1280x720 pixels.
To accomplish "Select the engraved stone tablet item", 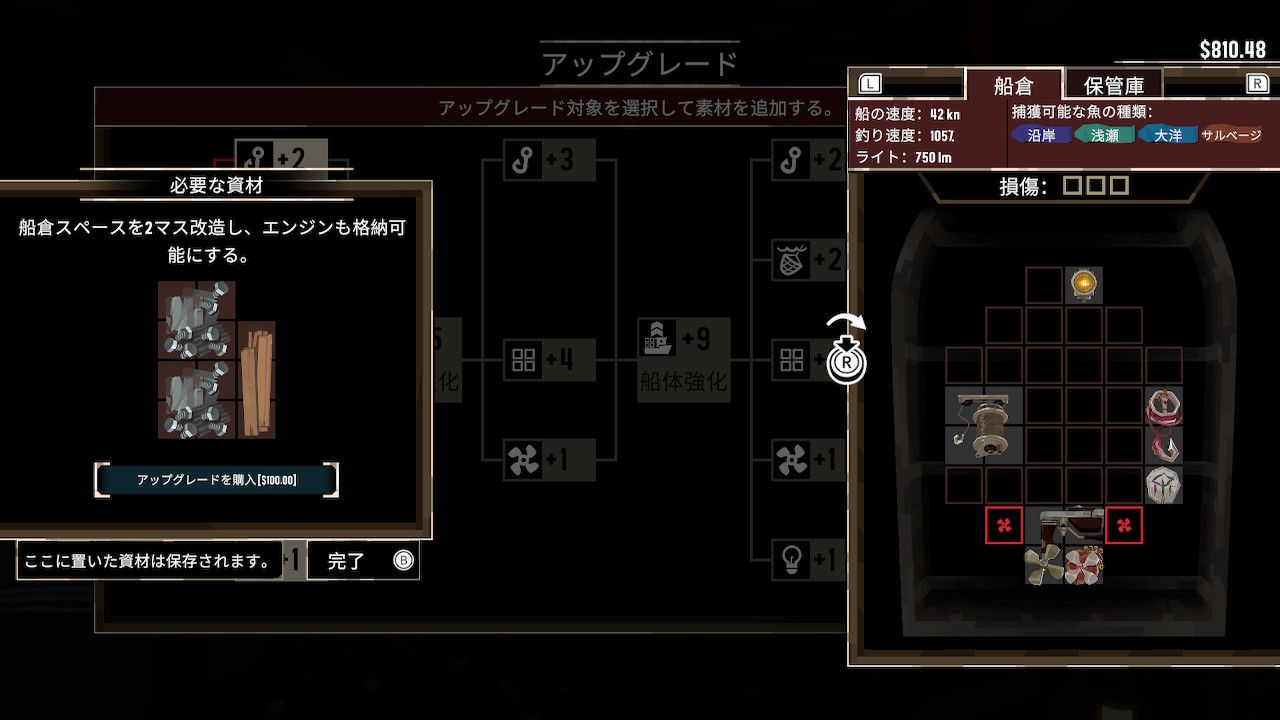I will click(1163, 485).
